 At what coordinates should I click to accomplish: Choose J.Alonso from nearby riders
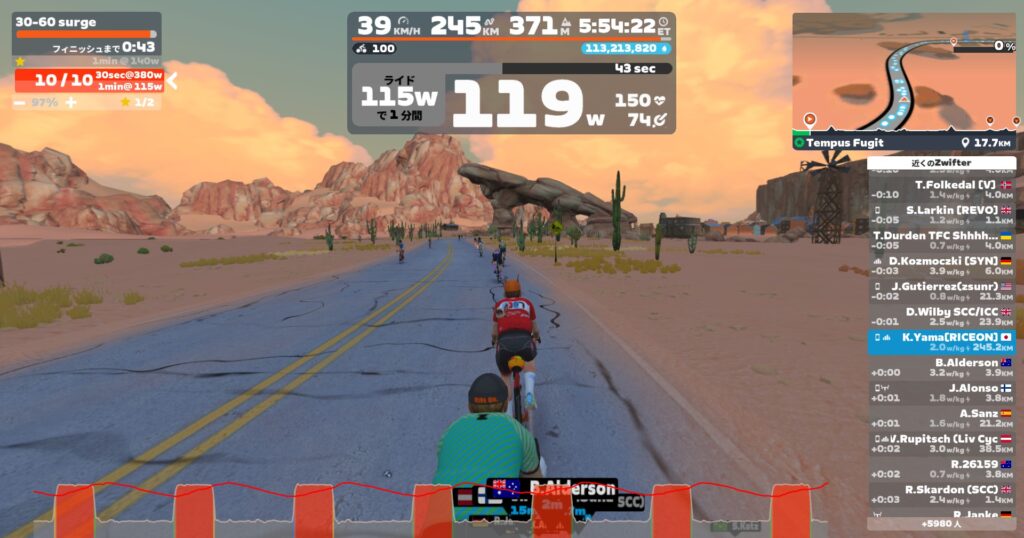[x=941, y=392]
